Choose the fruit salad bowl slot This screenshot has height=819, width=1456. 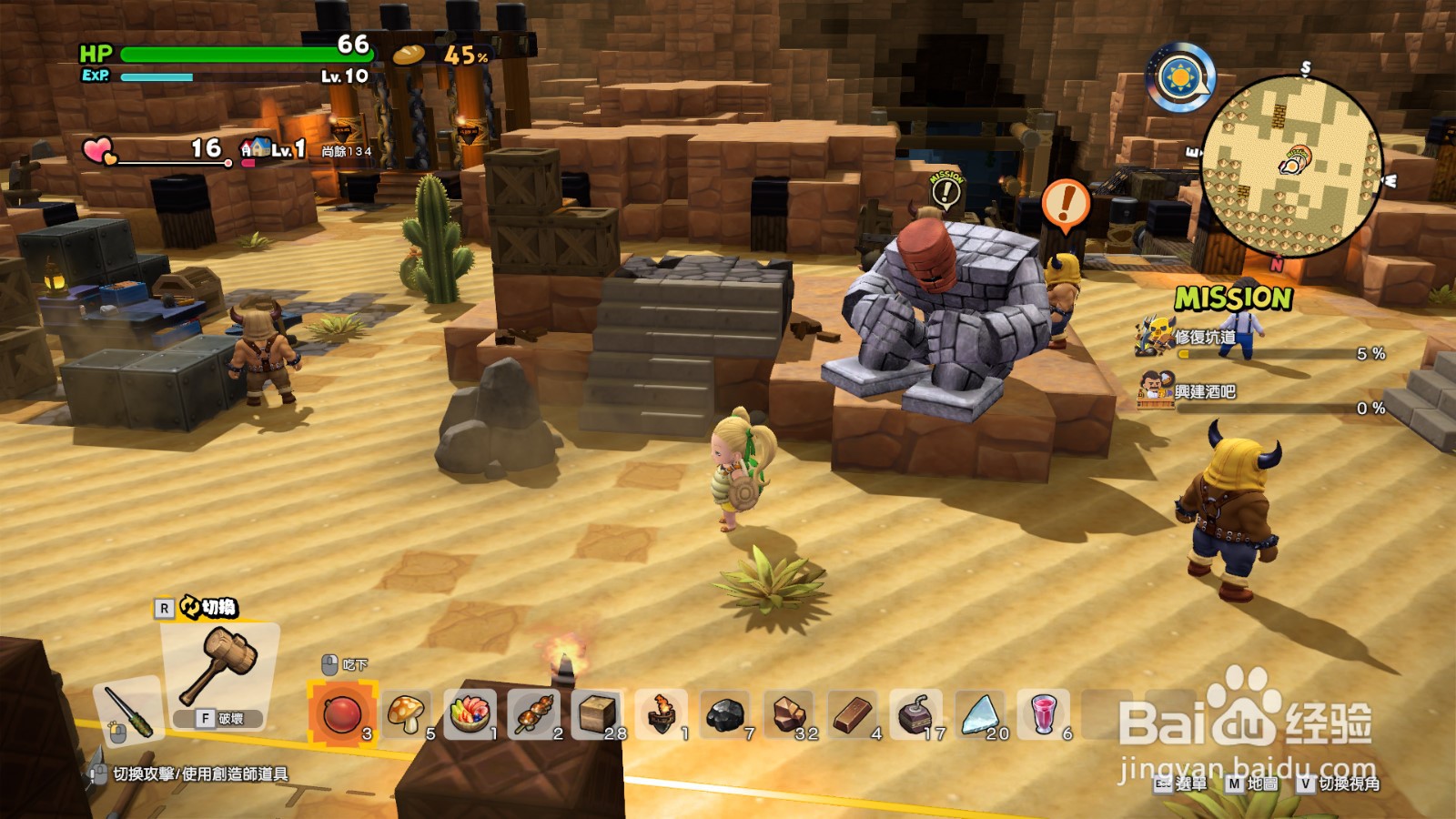pos(470,714)
